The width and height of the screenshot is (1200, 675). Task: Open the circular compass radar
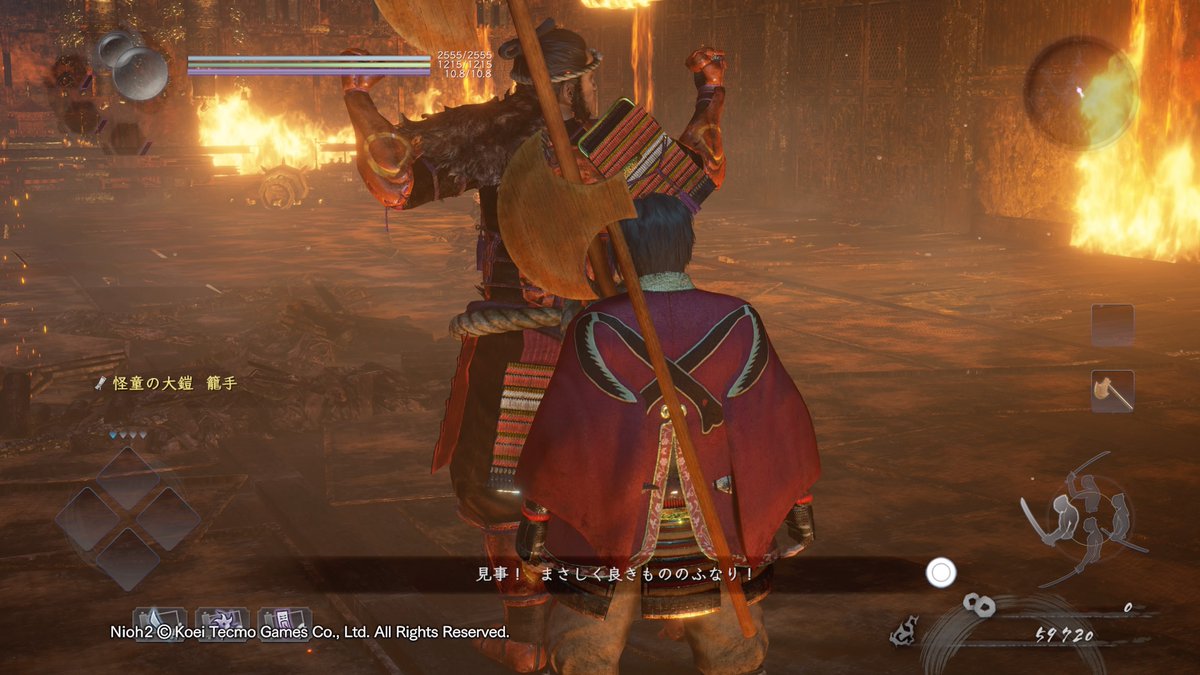[1081, 92]
